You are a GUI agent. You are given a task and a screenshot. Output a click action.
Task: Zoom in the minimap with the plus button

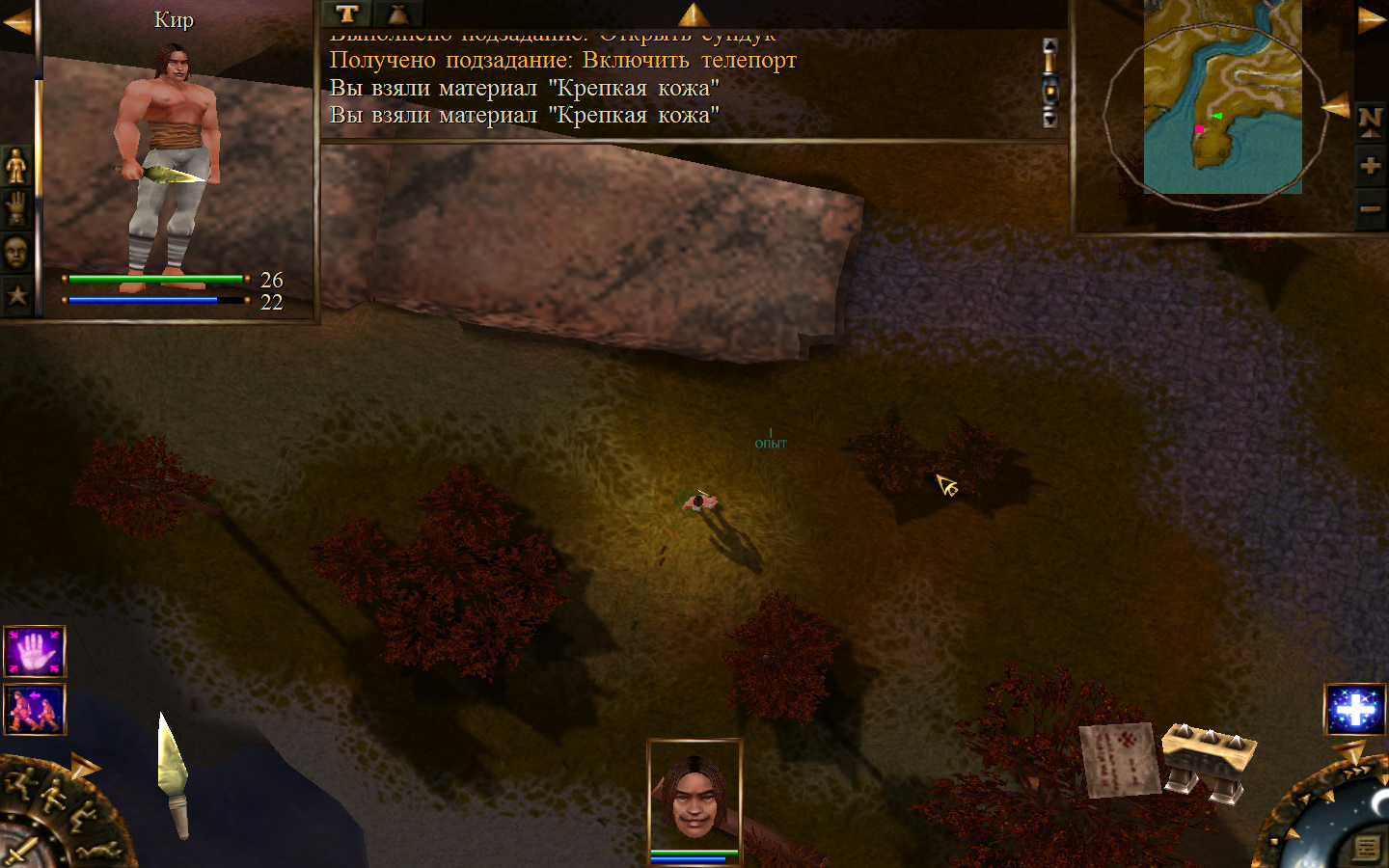point(1370,166)
